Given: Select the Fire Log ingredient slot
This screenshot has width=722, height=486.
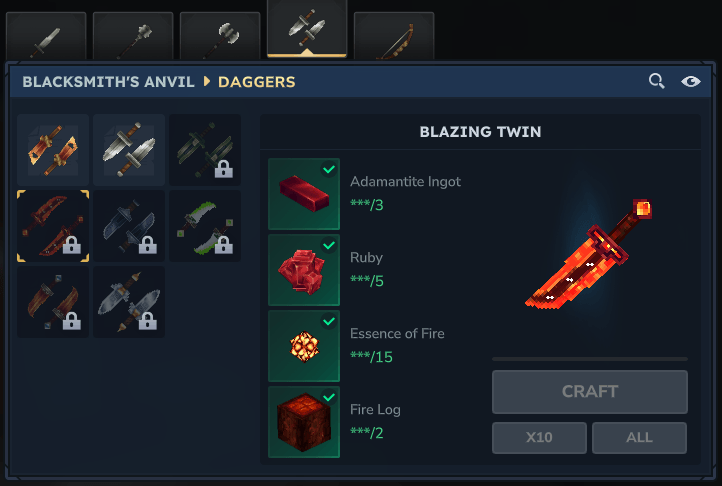Looking at the screenshot, I should pyautogui.click(x=304, y=422).
